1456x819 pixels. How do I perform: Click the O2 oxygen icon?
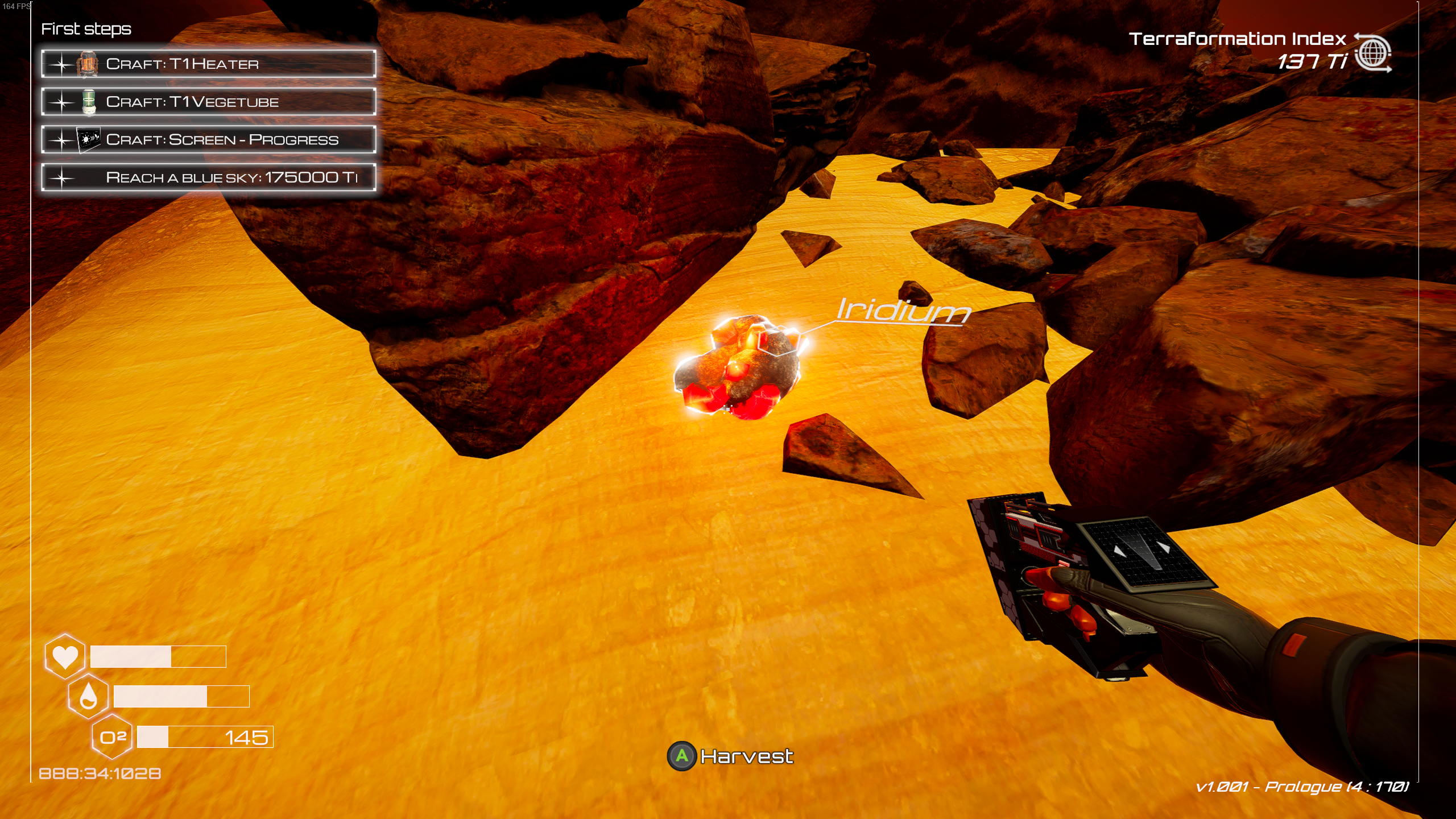pyautogui.click(x=113, y=737)
